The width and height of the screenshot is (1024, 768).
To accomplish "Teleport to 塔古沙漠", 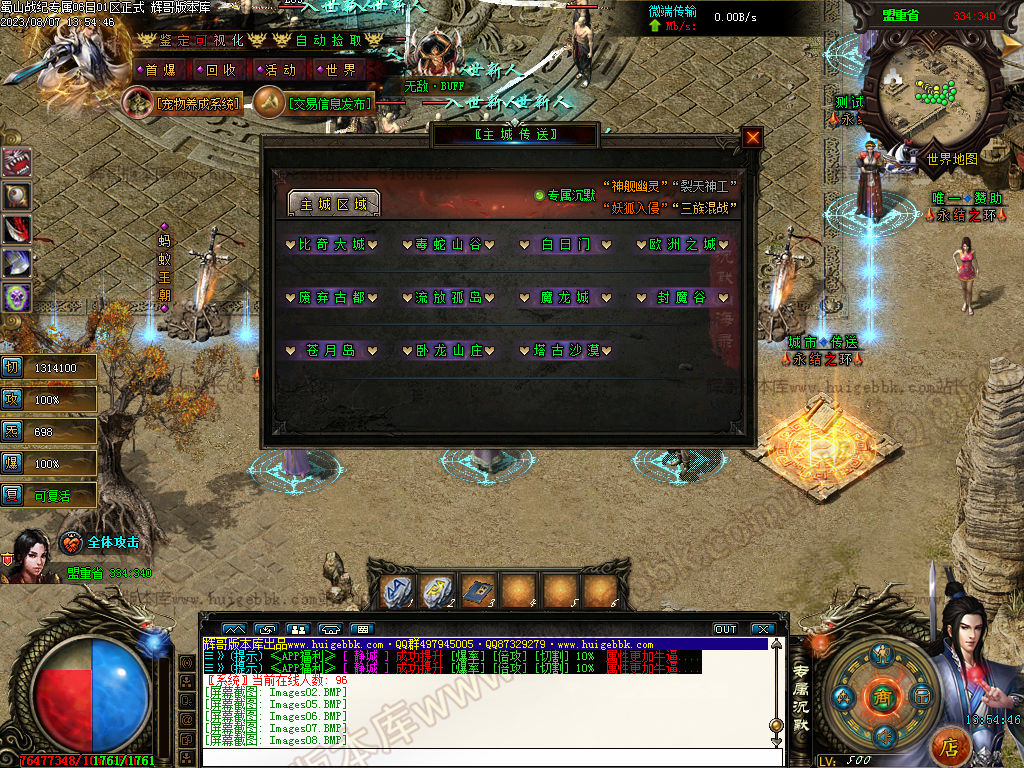I will [567, 350].
